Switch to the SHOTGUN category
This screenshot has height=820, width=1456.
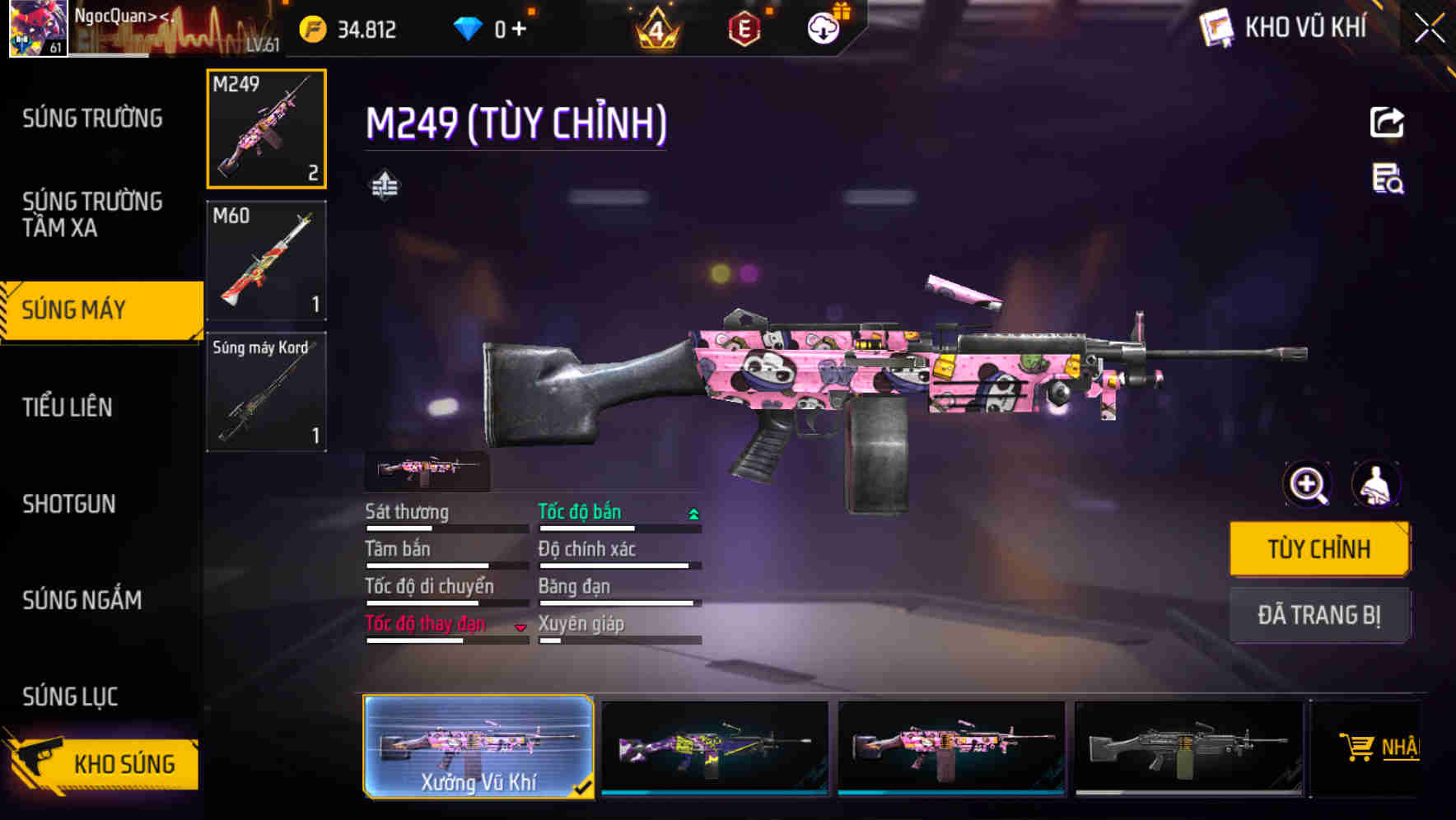(70, 504)
